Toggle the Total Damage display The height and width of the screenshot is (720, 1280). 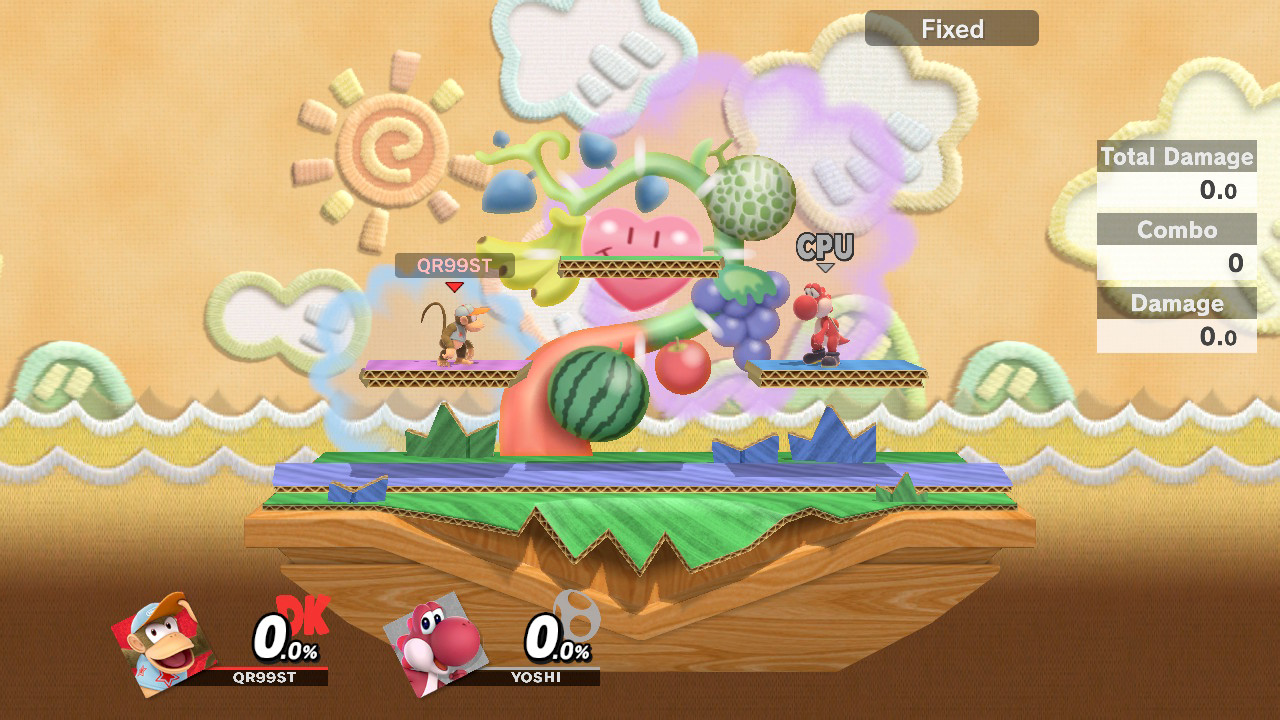(1176, 157)
